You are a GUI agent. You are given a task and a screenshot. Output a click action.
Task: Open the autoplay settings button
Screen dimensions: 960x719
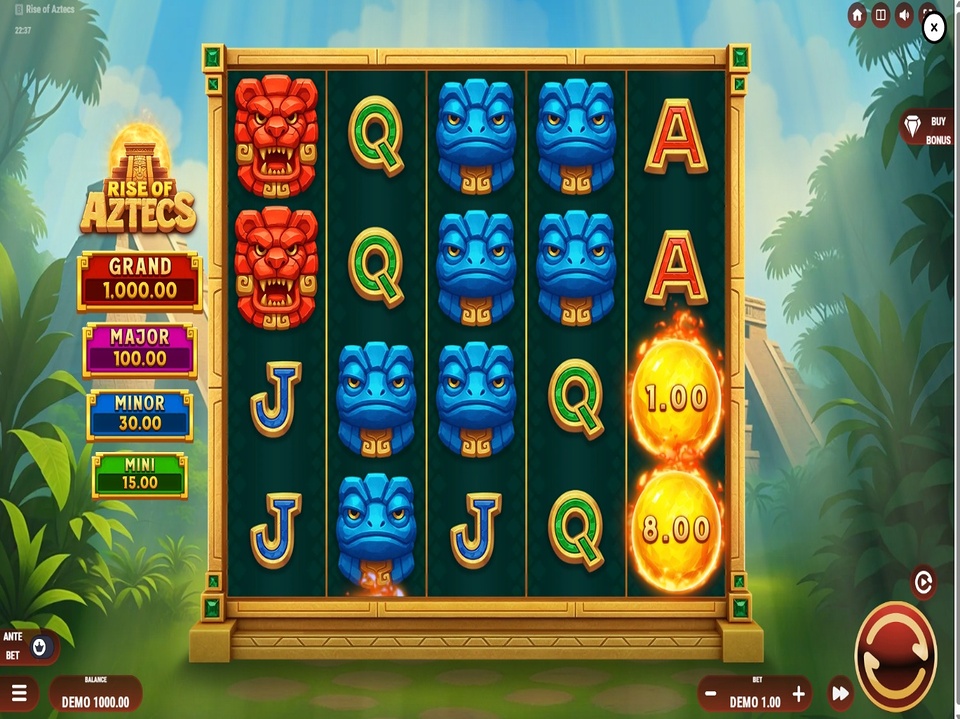pos(923,581)
